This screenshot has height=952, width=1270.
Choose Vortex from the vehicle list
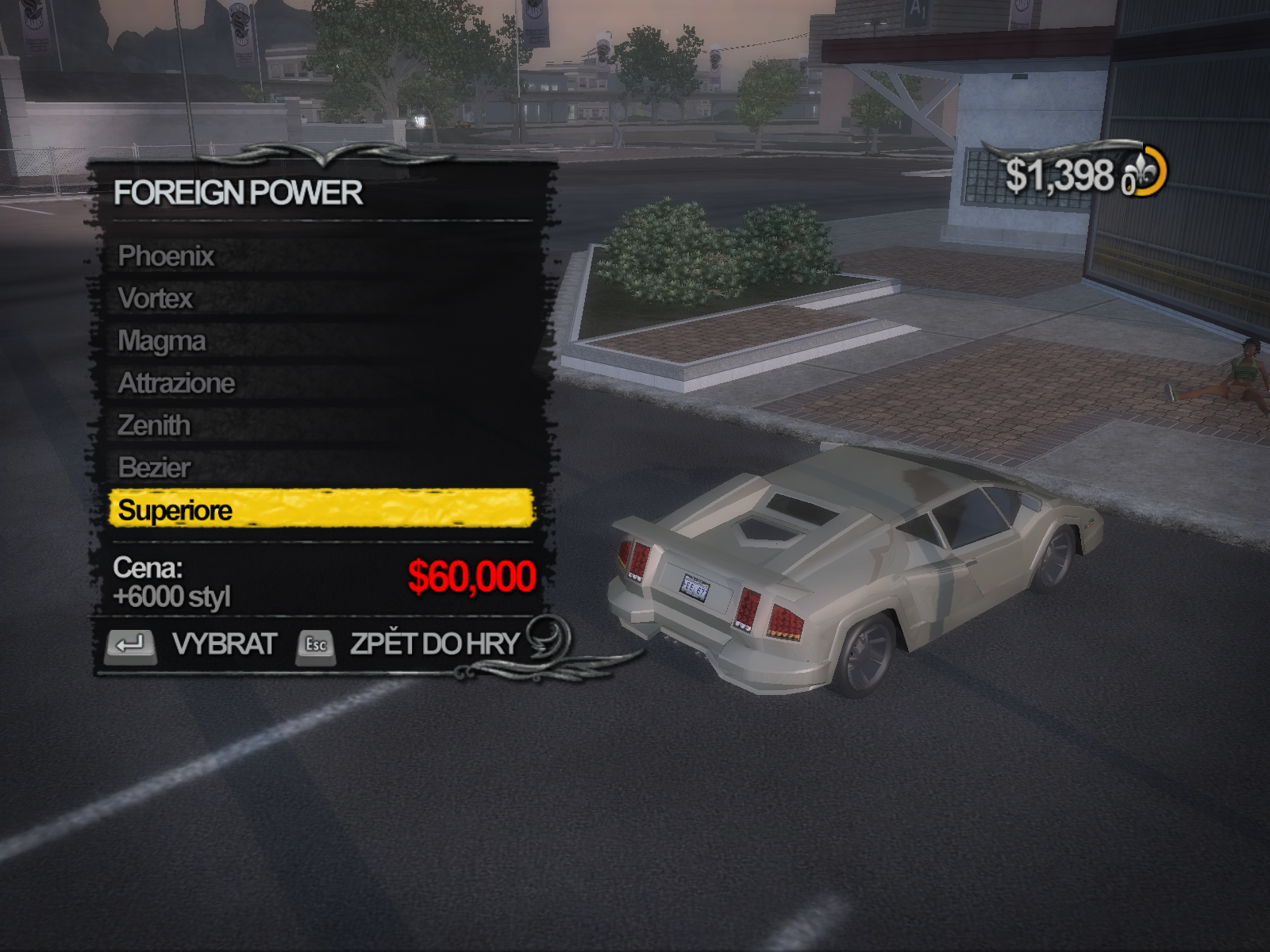[156, 298]
